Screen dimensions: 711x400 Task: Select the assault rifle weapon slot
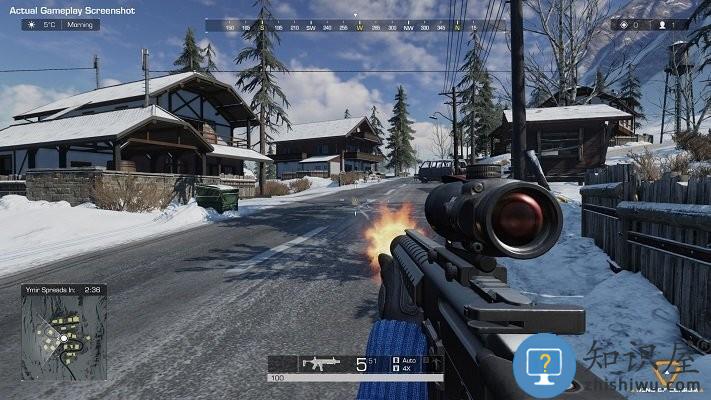pyautogui.click(x=321, y=363)
